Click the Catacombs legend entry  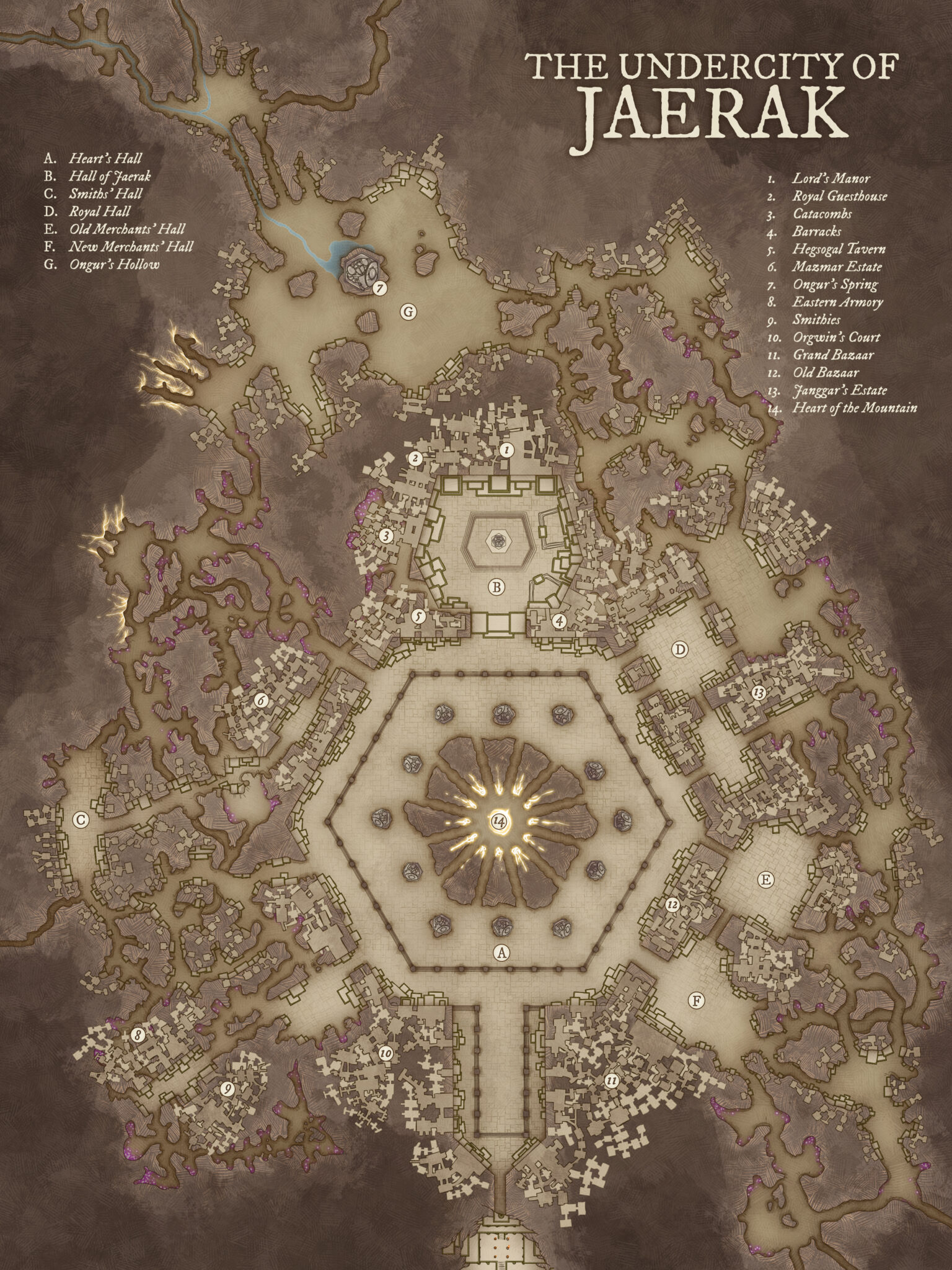click(822, 214)
